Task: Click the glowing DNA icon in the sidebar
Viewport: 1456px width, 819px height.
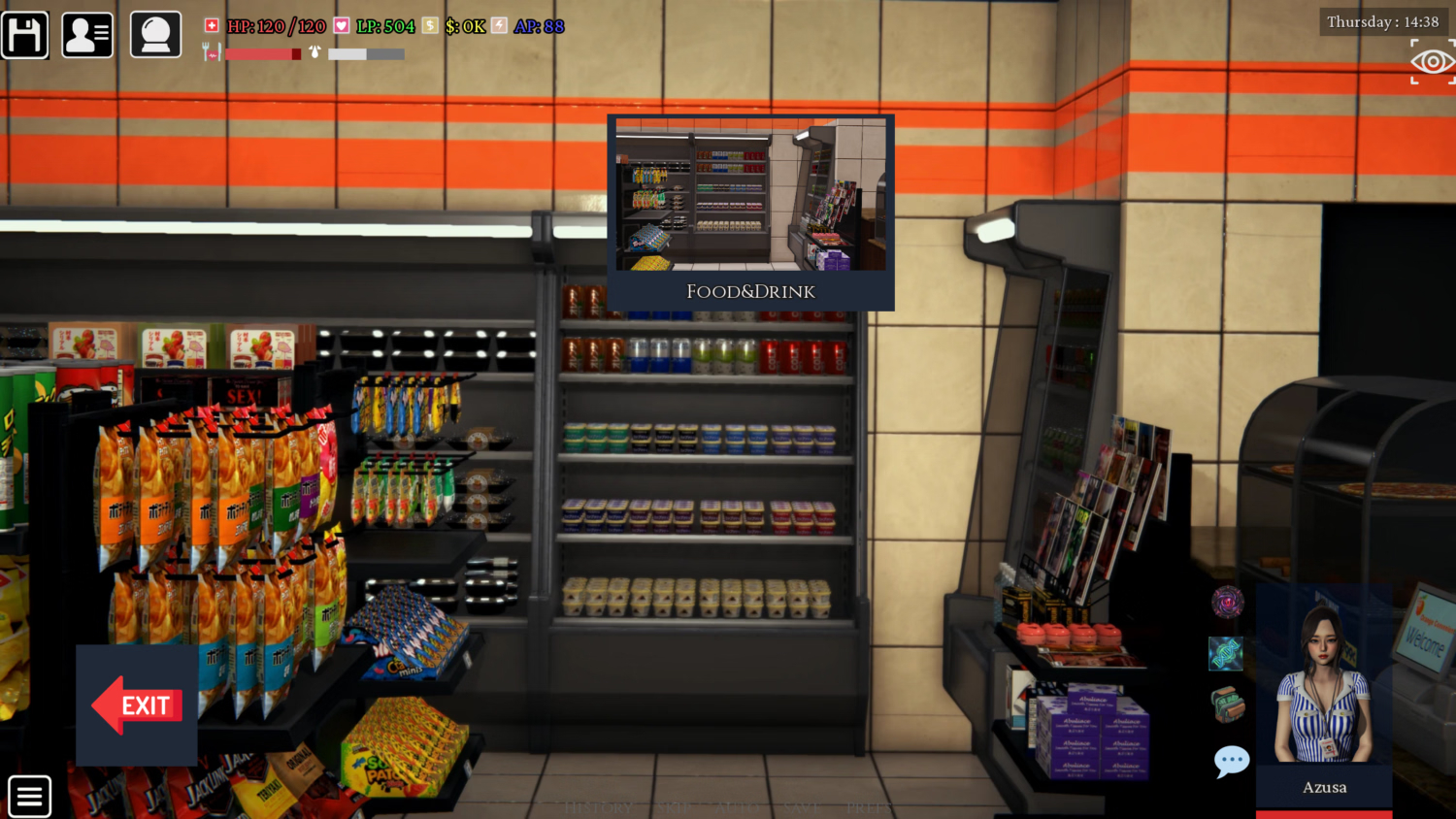Action: pyautogui.click(x=1226, y=654)
